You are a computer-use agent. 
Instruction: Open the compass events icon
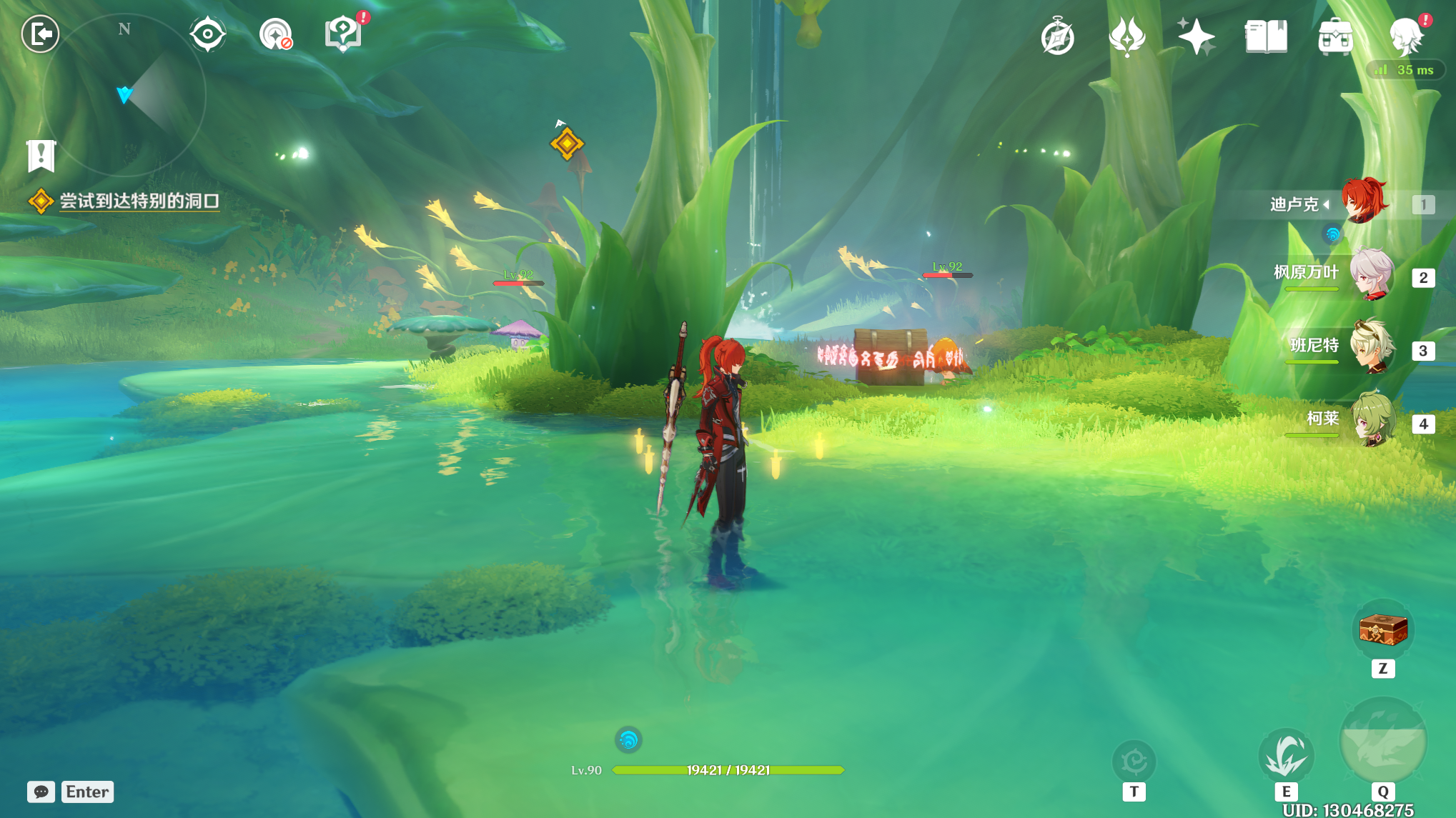[x=1057, y=36]
